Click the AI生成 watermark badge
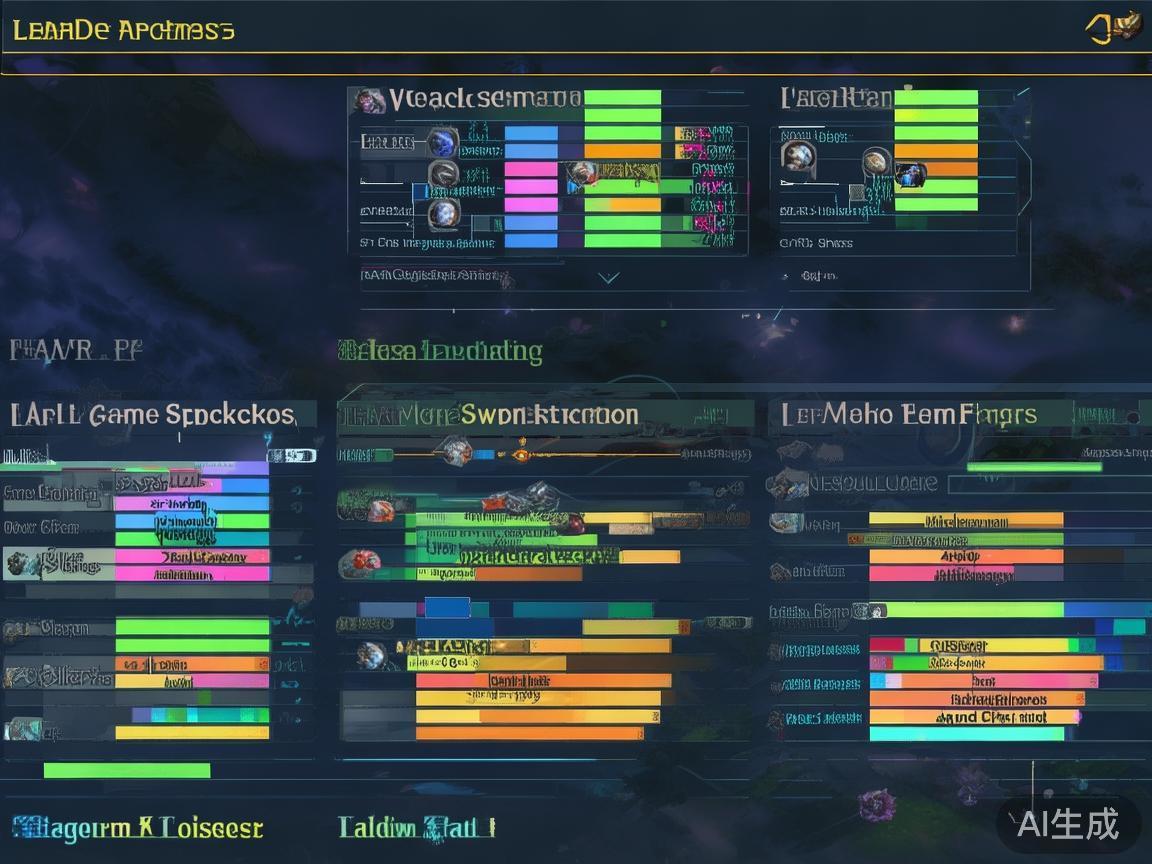This screenshot has height=864, width=1152. [1068, 824]
